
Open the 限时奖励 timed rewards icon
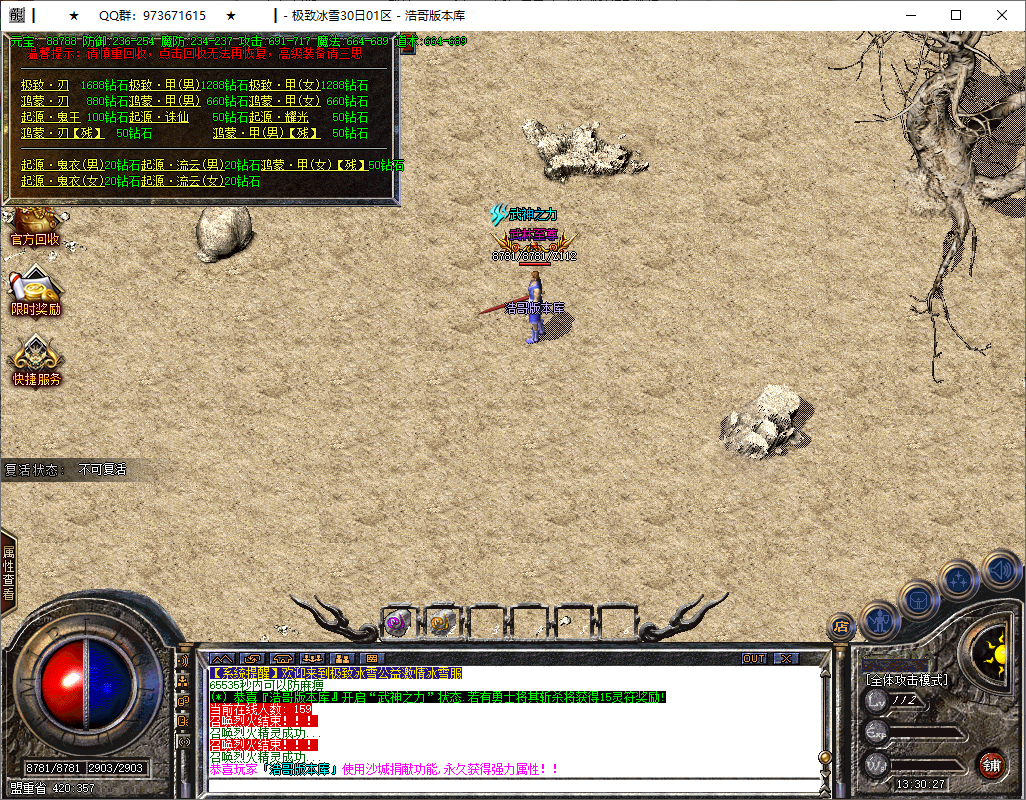pos(35,293)
